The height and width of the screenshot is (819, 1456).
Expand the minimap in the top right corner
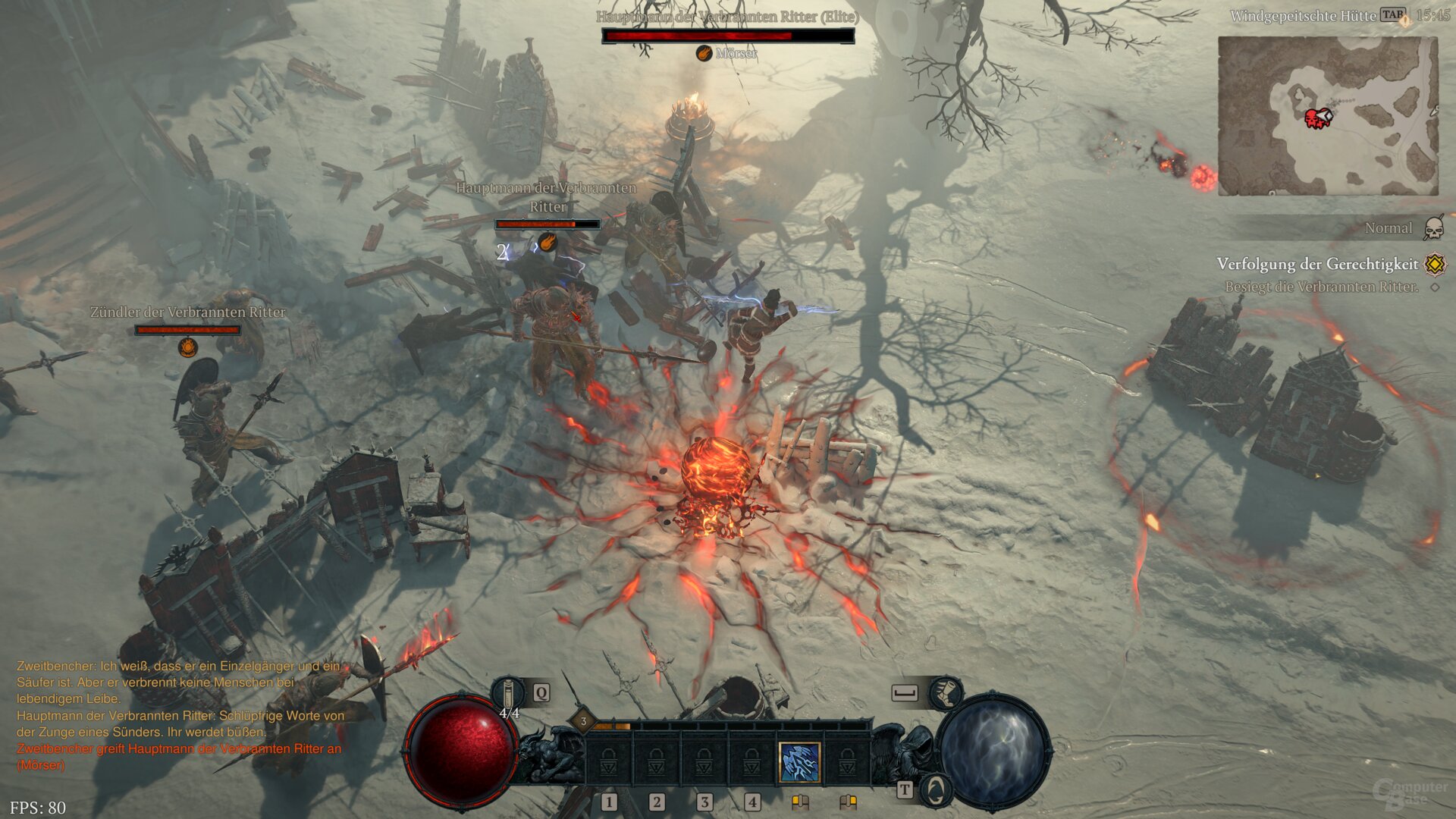[x=1327, y=115]
